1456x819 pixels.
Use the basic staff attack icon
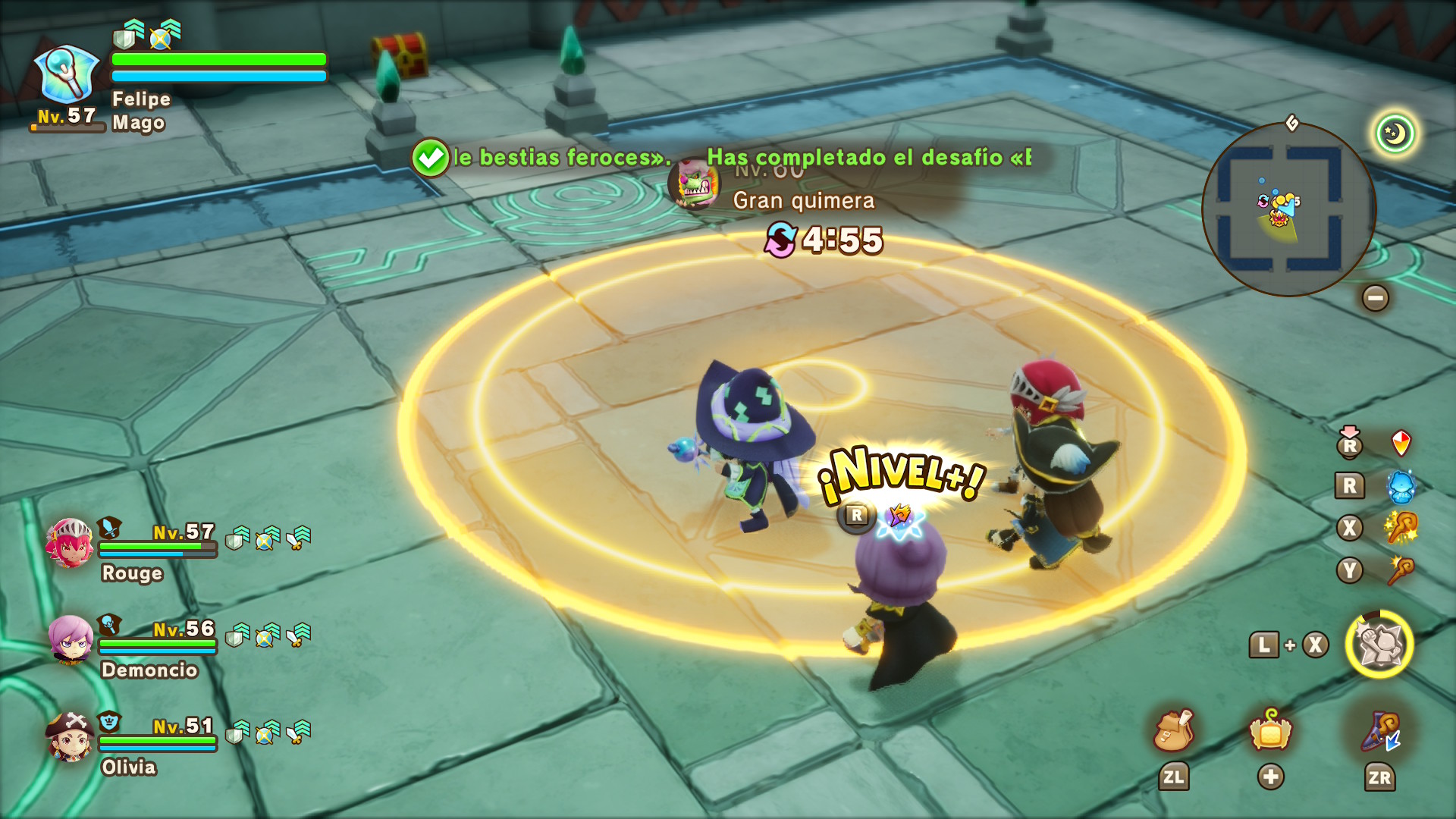[x=1401, y=570]
